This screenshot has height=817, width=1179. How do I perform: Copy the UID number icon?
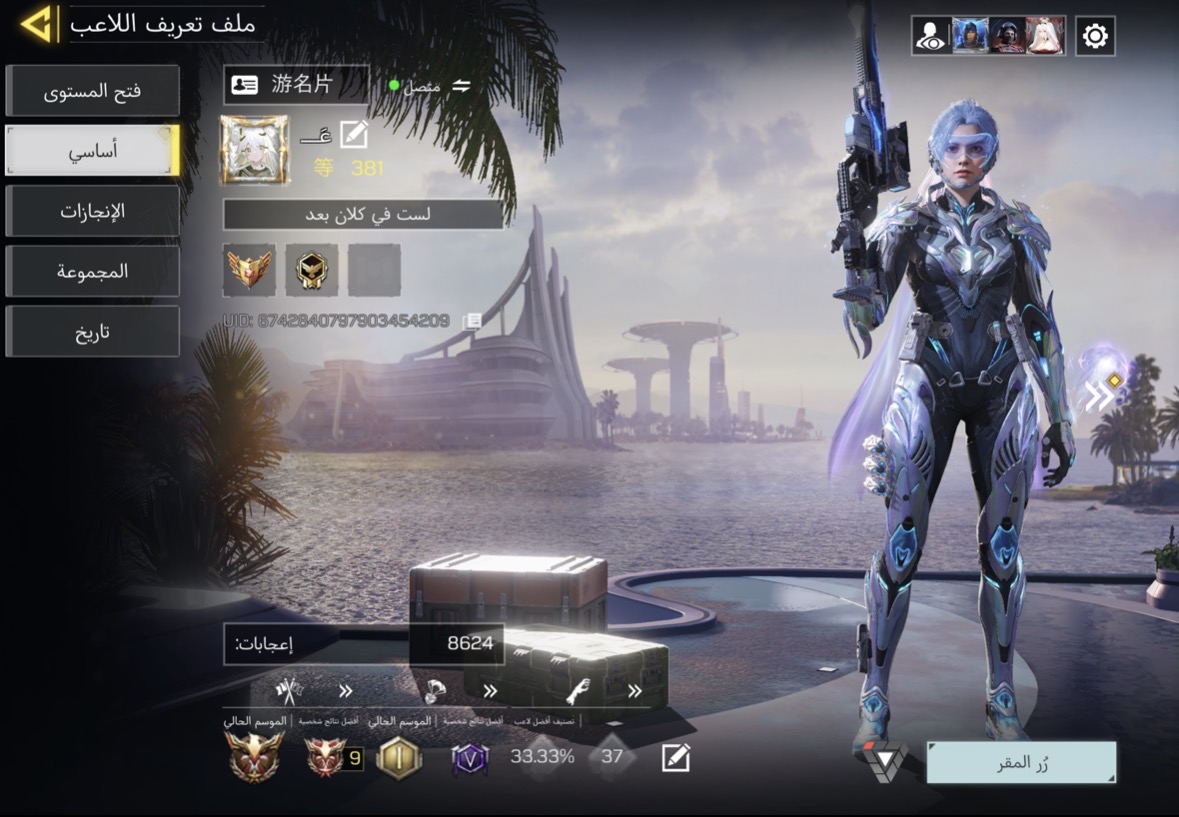point(473,321)
